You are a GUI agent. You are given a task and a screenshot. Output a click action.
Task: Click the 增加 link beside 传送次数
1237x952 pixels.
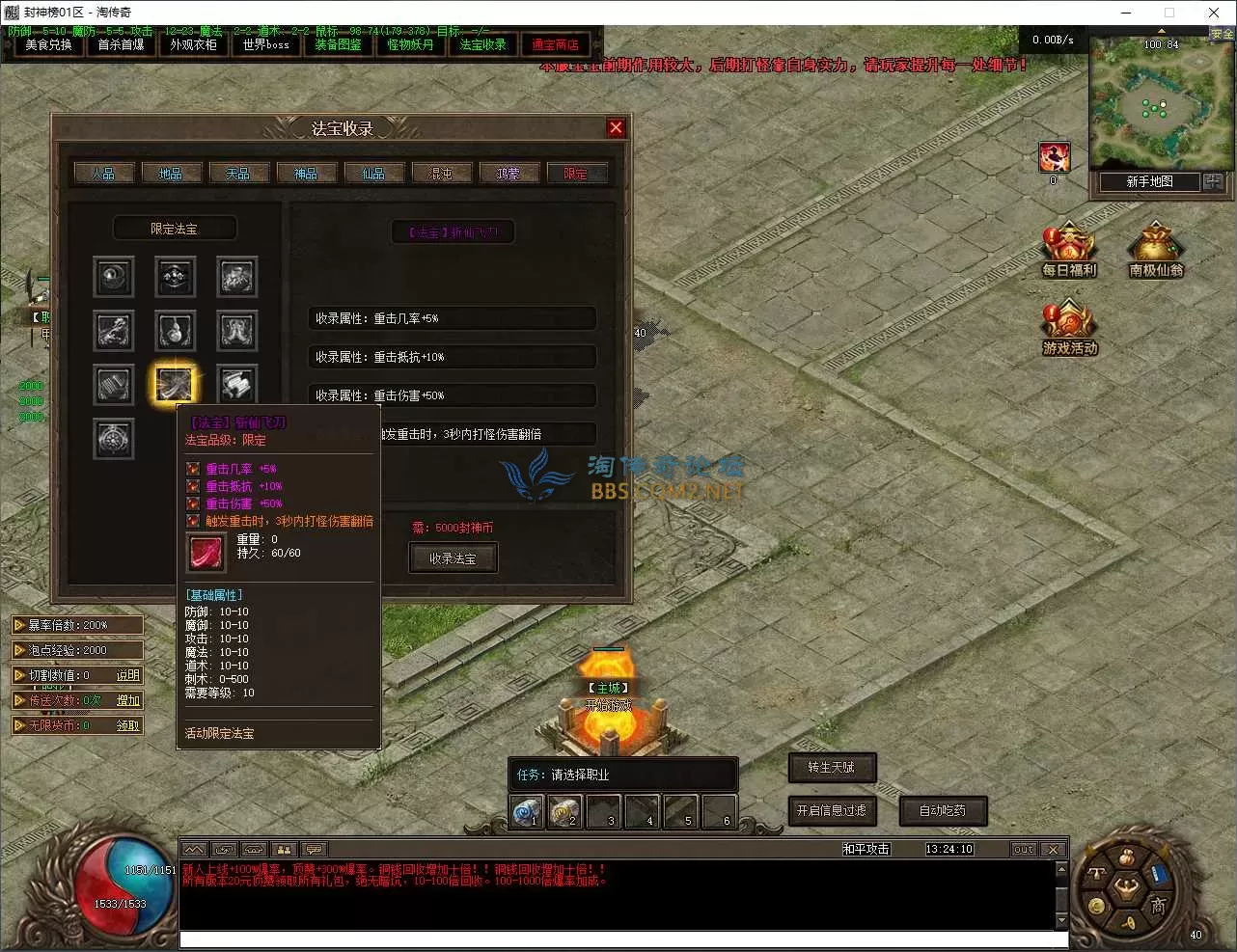[x=126, y=699]
